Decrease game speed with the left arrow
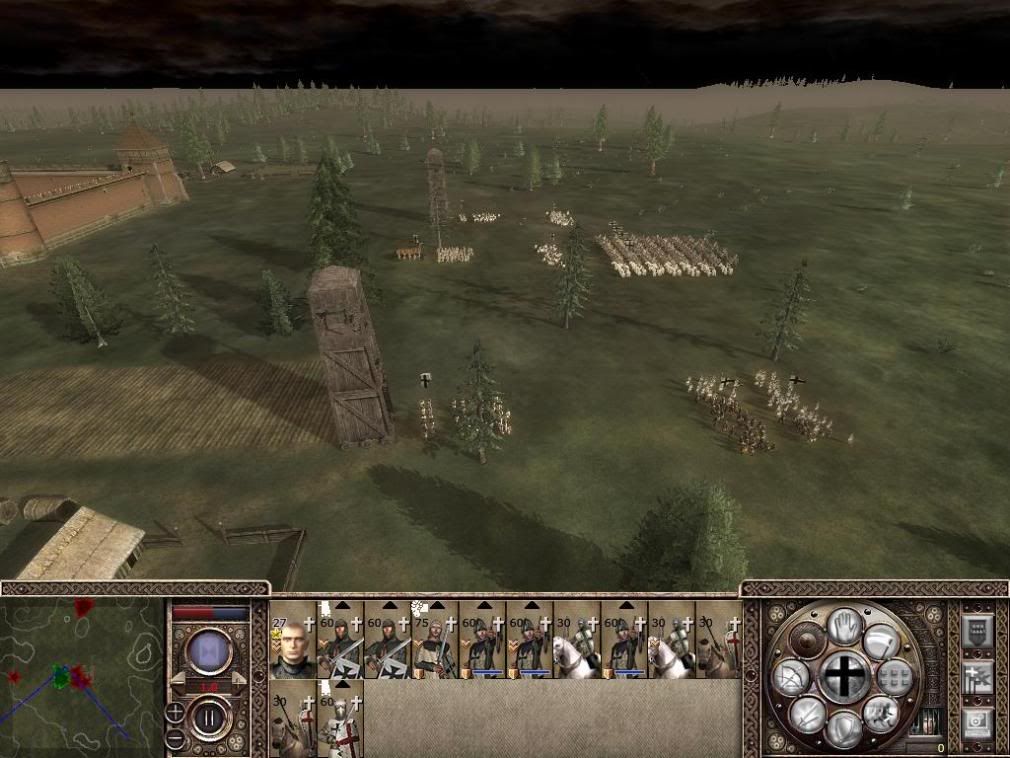This screenshot has height=758, width=1010. (x=180, y=678)
